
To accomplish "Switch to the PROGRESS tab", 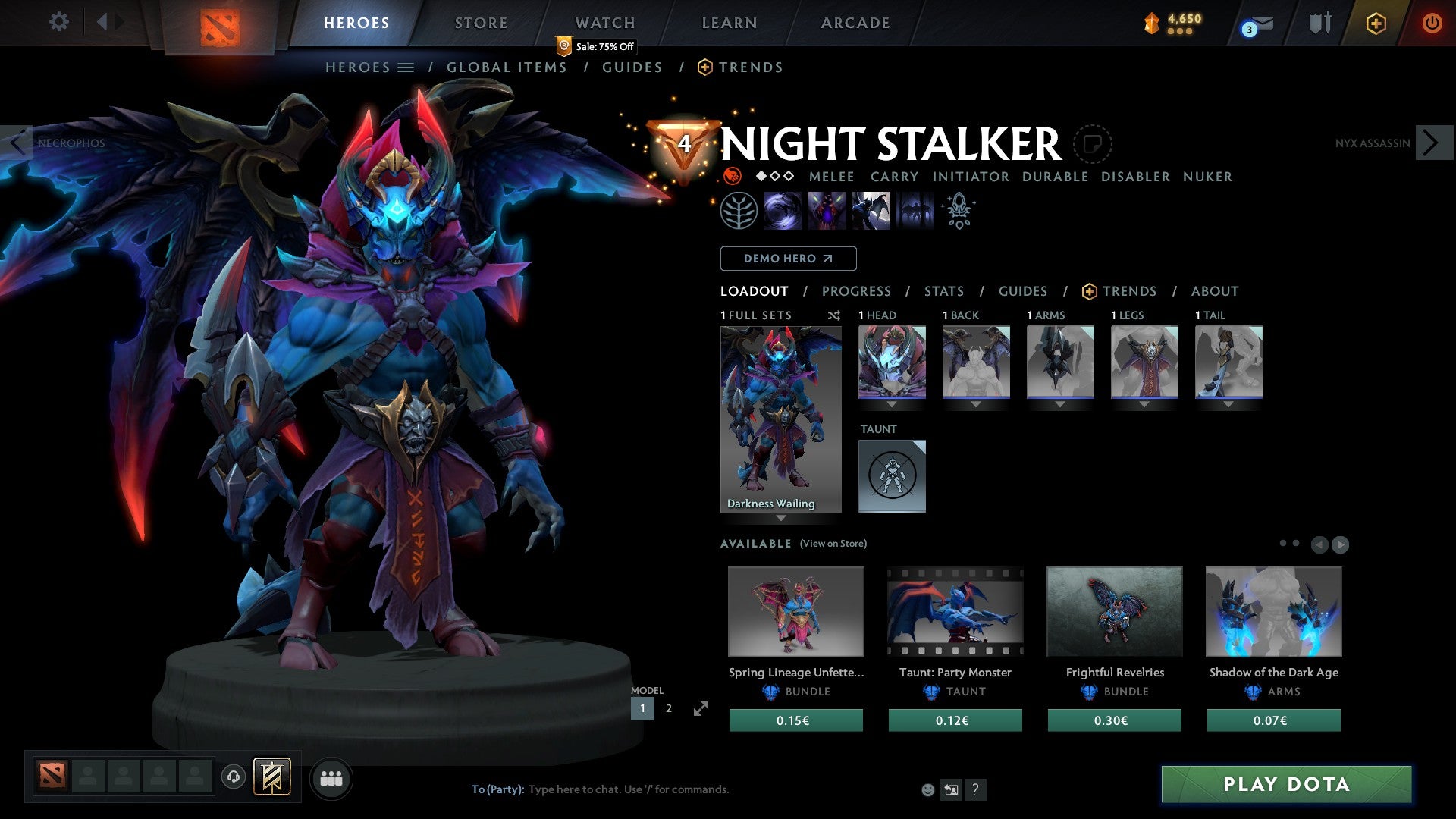I will tap(857, 291).
